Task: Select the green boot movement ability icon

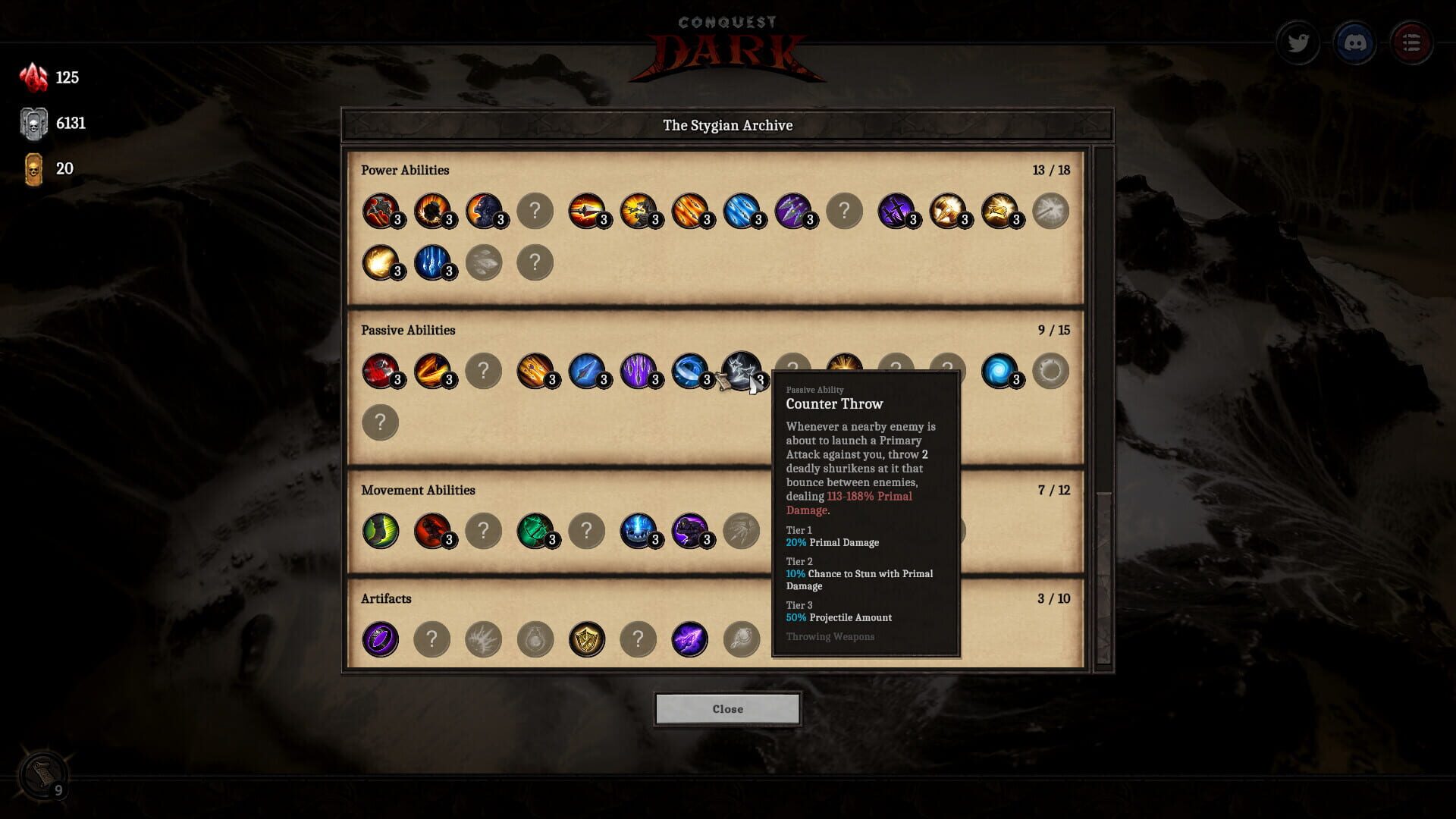Action: [379, 531]
